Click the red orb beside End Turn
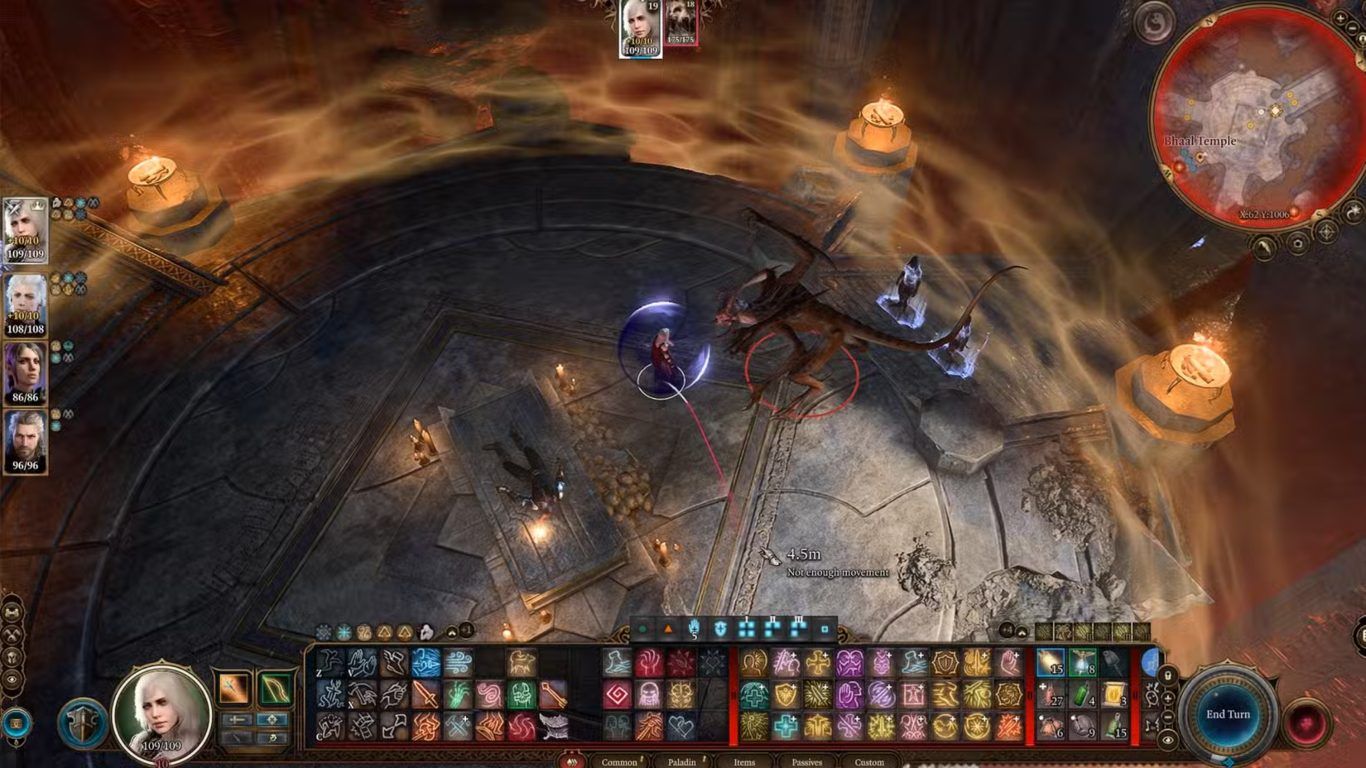The image size is (1366, 768). point(1306,722)
